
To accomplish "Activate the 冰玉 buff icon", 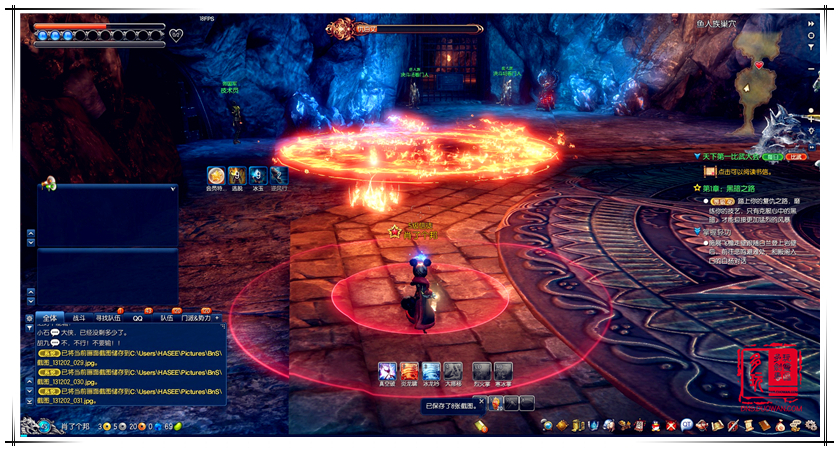I will point(257,174).
